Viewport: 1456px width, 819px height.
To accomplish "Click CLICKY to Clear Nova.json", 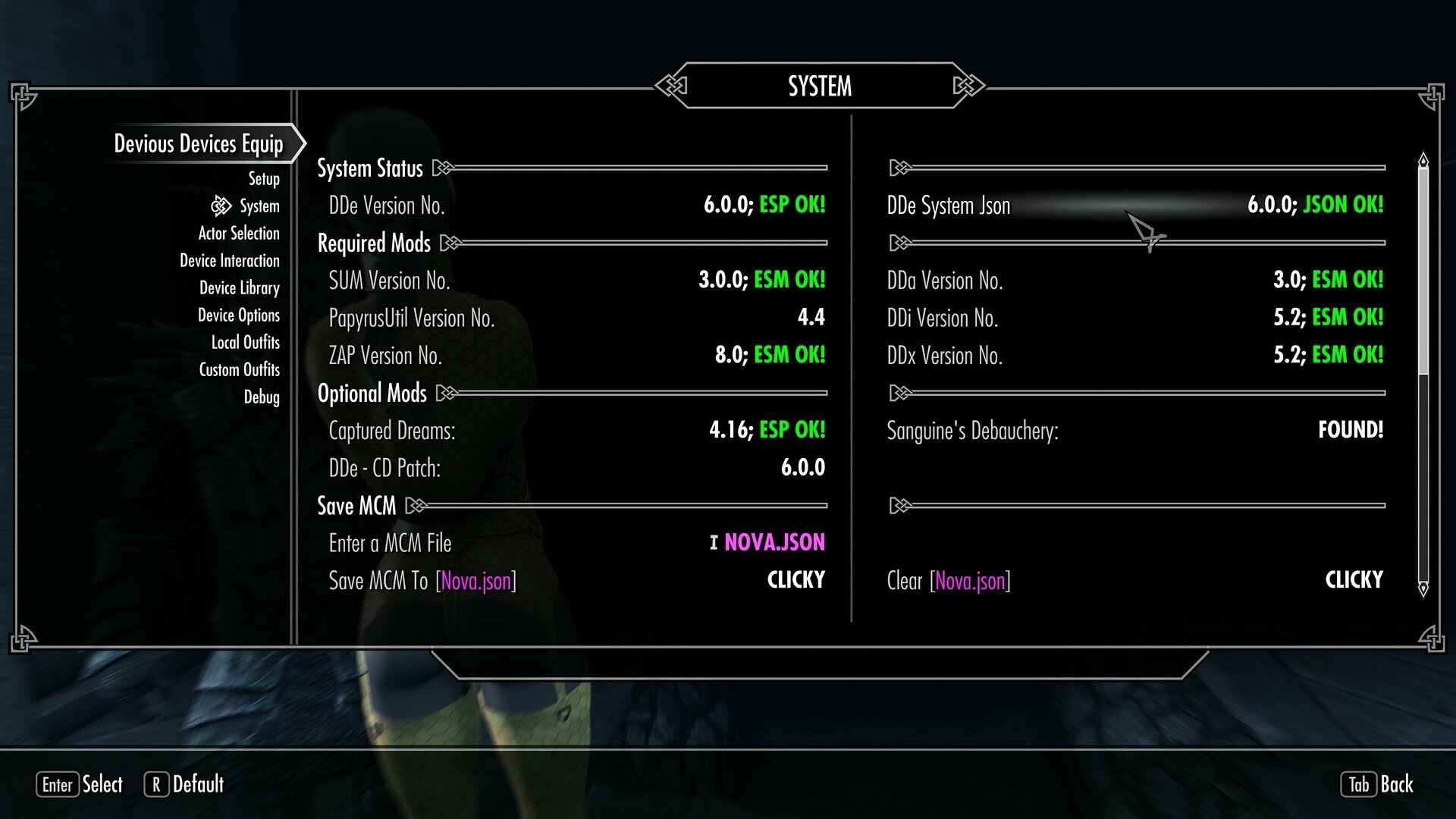I will (x=1353, y=579).
